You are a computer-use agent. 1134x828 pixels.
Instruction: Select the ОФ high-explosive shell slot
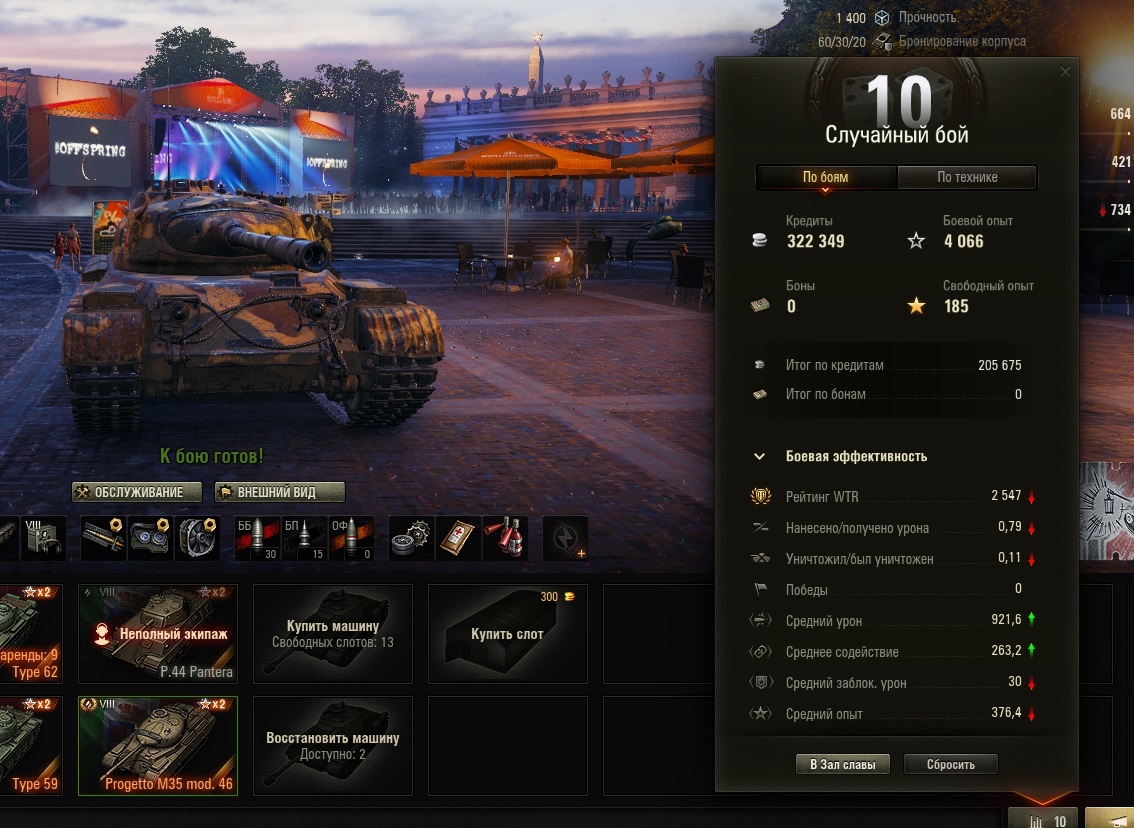click(351, 538)
